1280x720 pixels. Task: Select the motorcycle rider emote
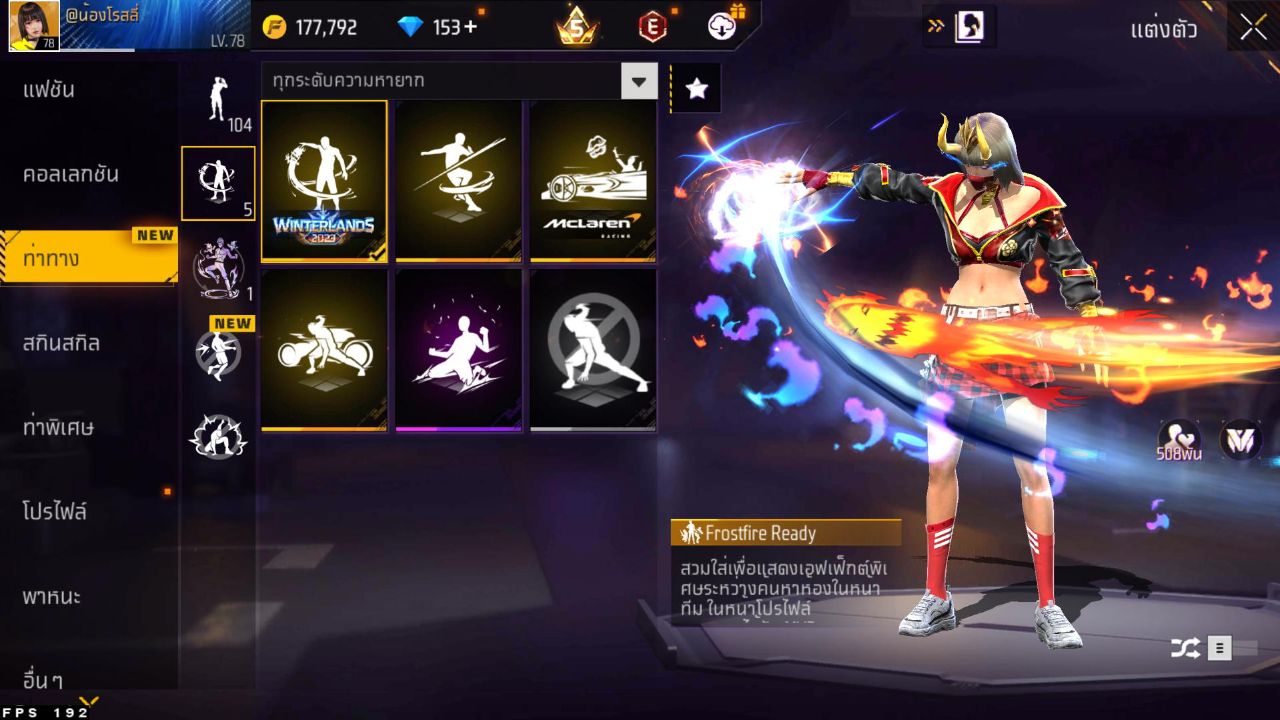pyautogui.click(x=324, y=350)
